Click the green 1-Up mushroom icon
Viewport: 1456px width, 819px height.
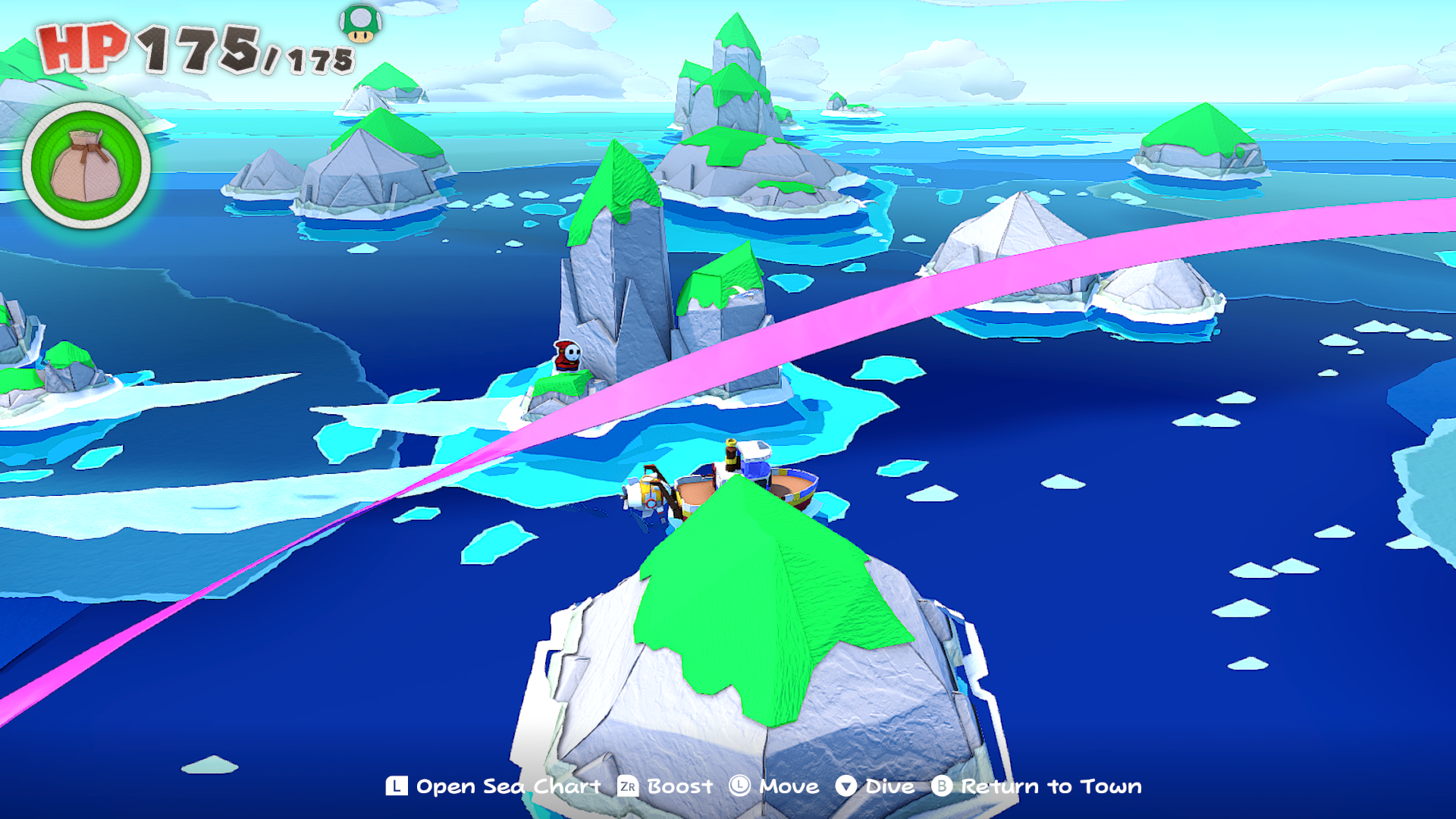(360, 23)
